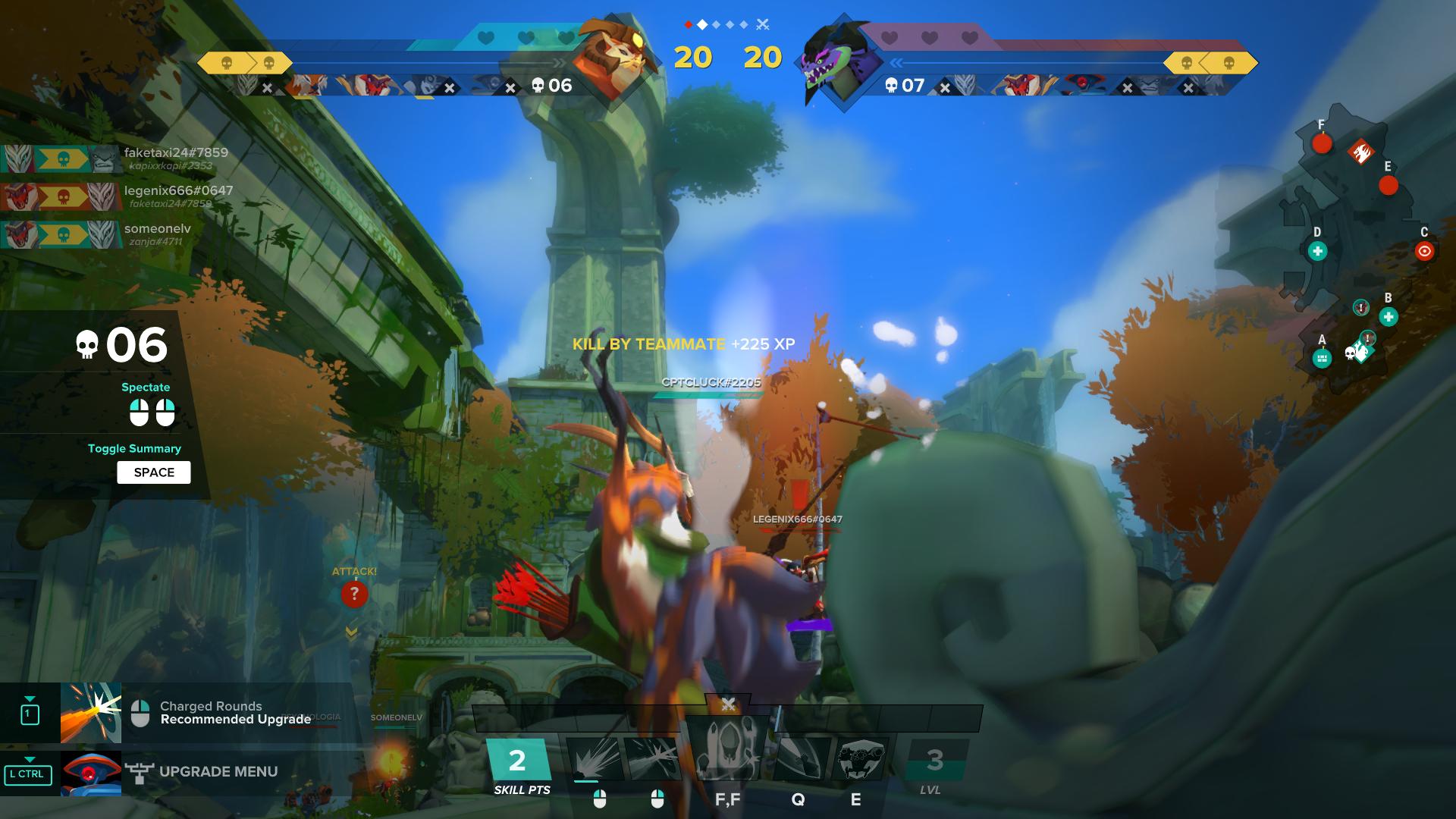Select point E on the minimap
The height and width of the screenshot is (819, 1456).
1389,185
